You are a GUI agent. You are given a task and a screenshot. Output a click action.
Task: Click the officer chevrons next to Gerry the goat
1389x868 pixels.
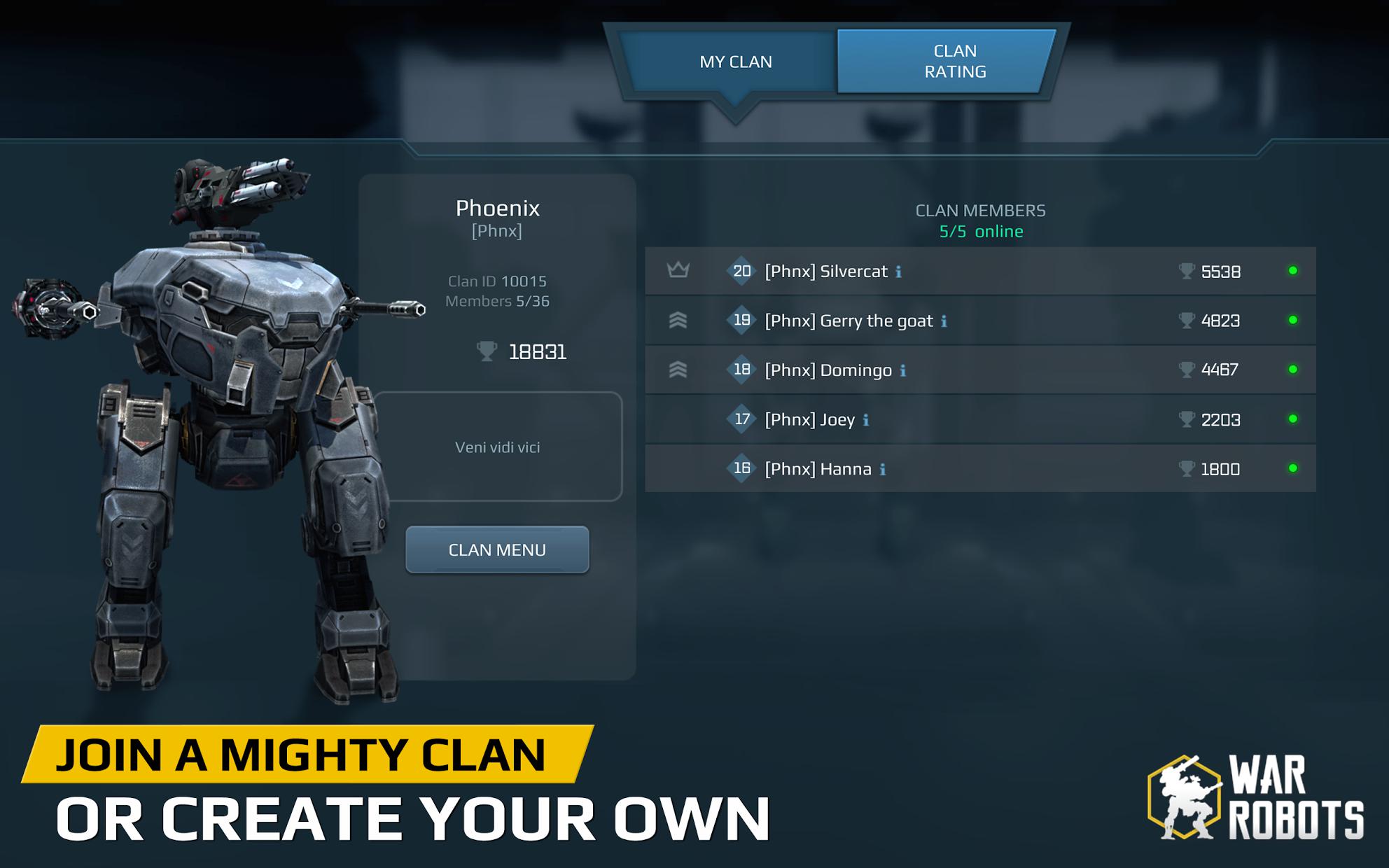pyautogui.click(x=678, y=321)
